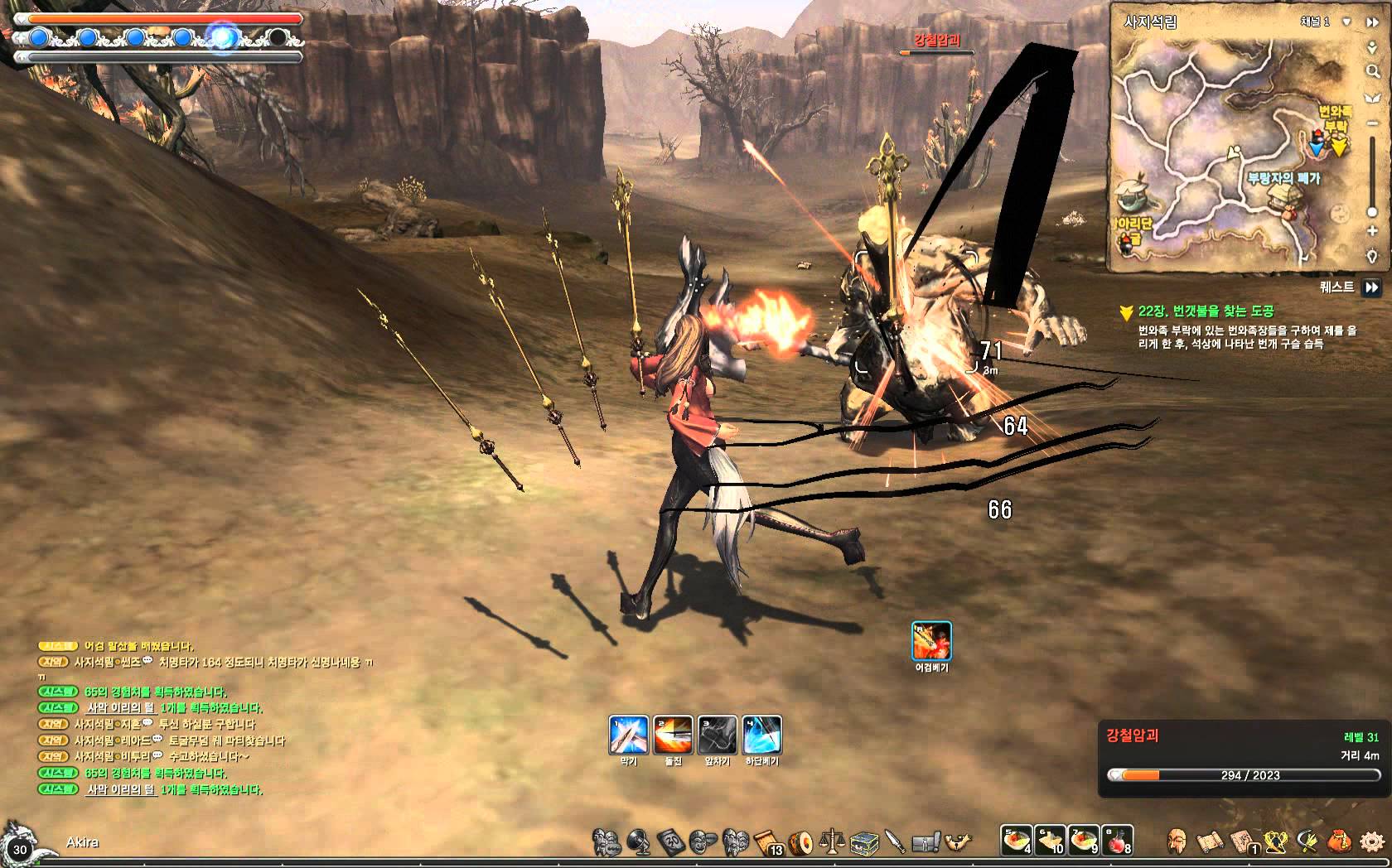Toggle the minimap lightbulb button
The height and width of the screenshot is (868, 1392).
pos(1372,257)
